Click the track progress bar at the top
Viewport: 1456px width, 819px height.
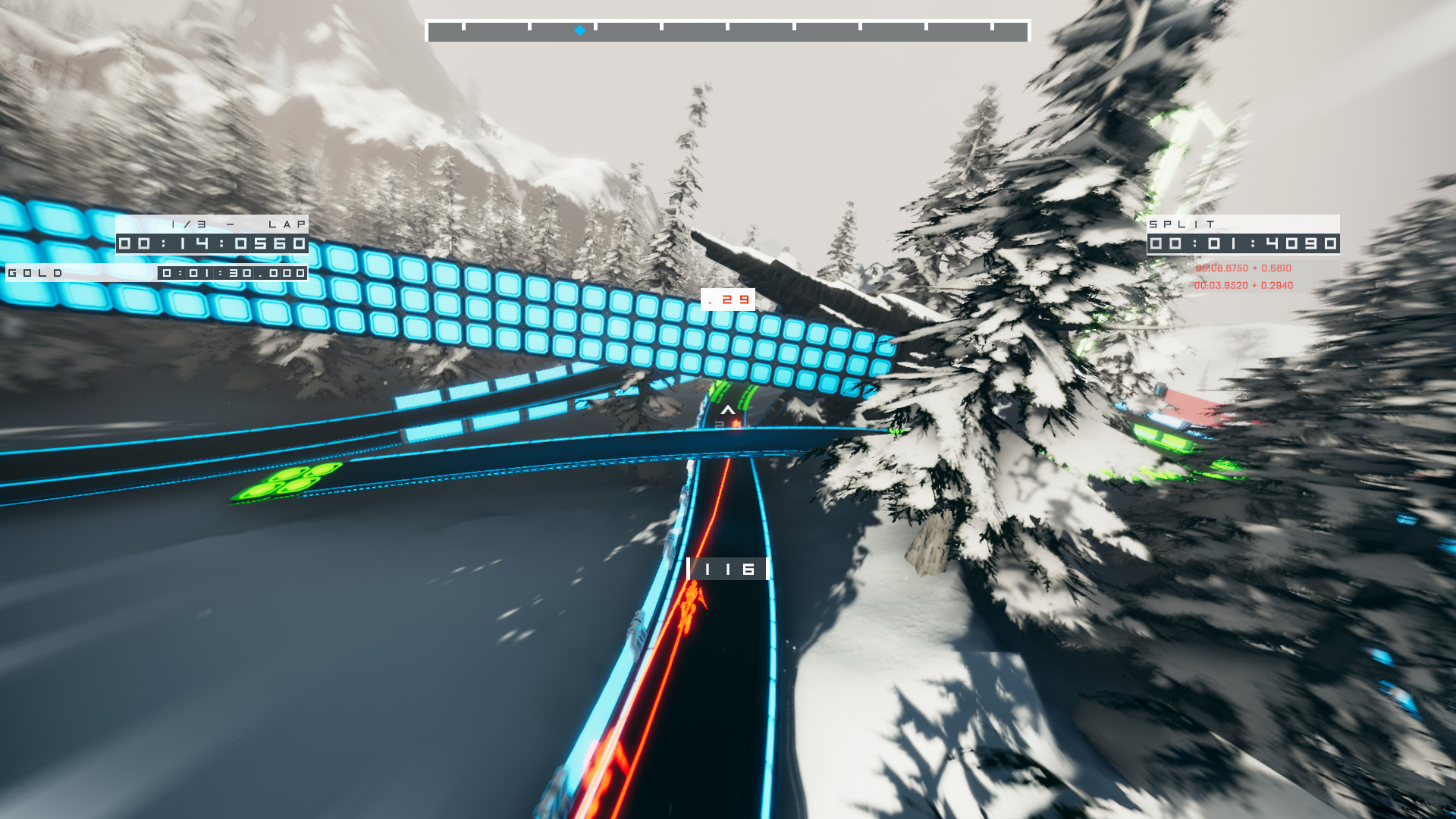coord(728,29)
